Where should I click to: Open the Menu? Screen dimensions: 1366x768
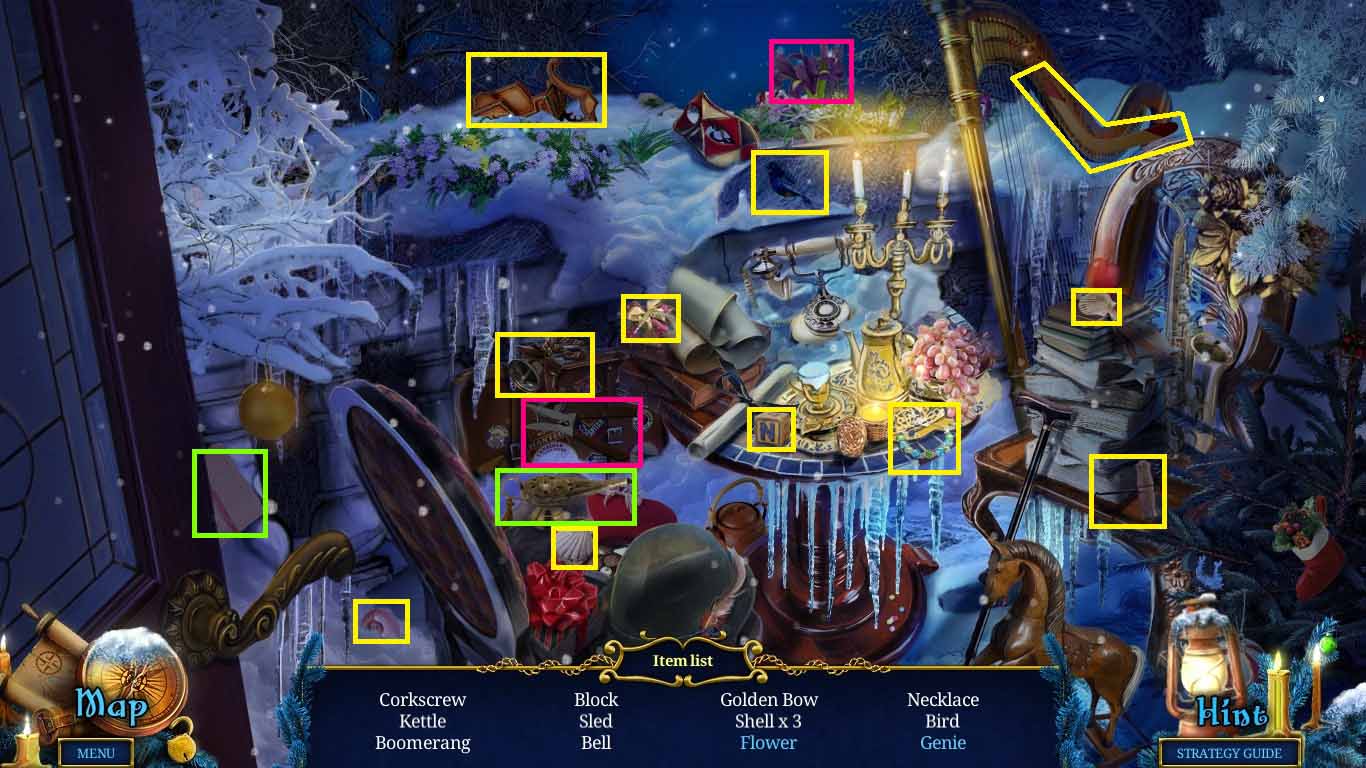tap(97, 754)
